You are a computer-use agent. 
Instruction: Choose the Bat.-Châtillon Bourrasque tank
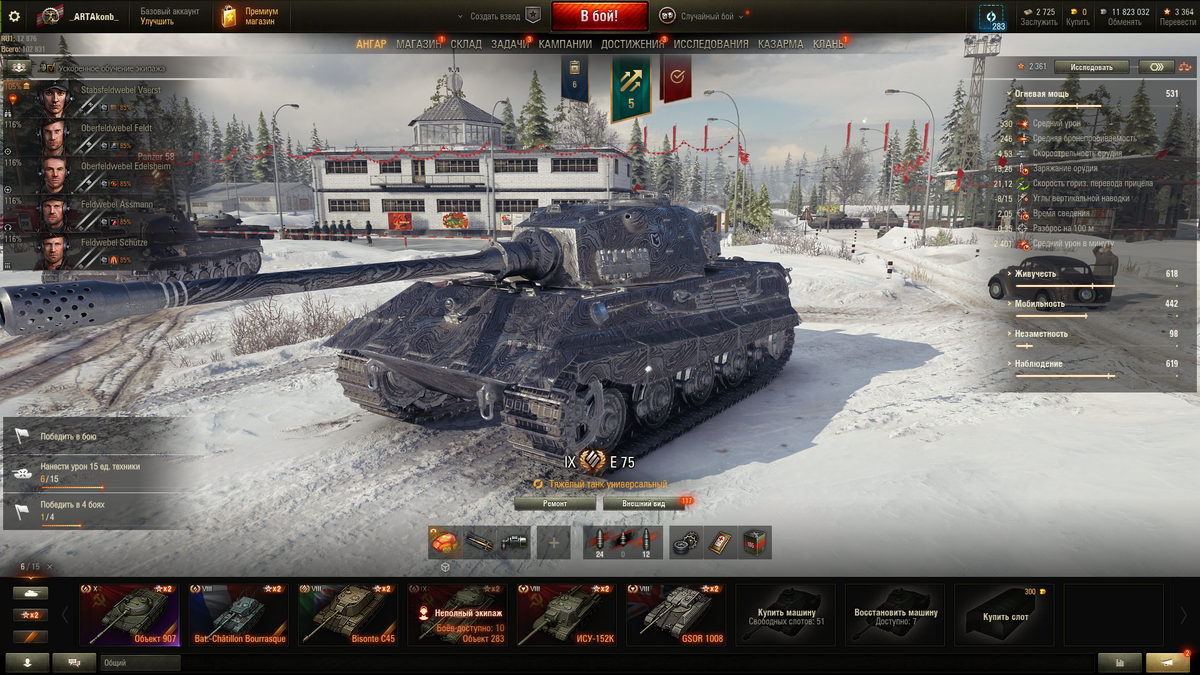[x=239, y=615]
